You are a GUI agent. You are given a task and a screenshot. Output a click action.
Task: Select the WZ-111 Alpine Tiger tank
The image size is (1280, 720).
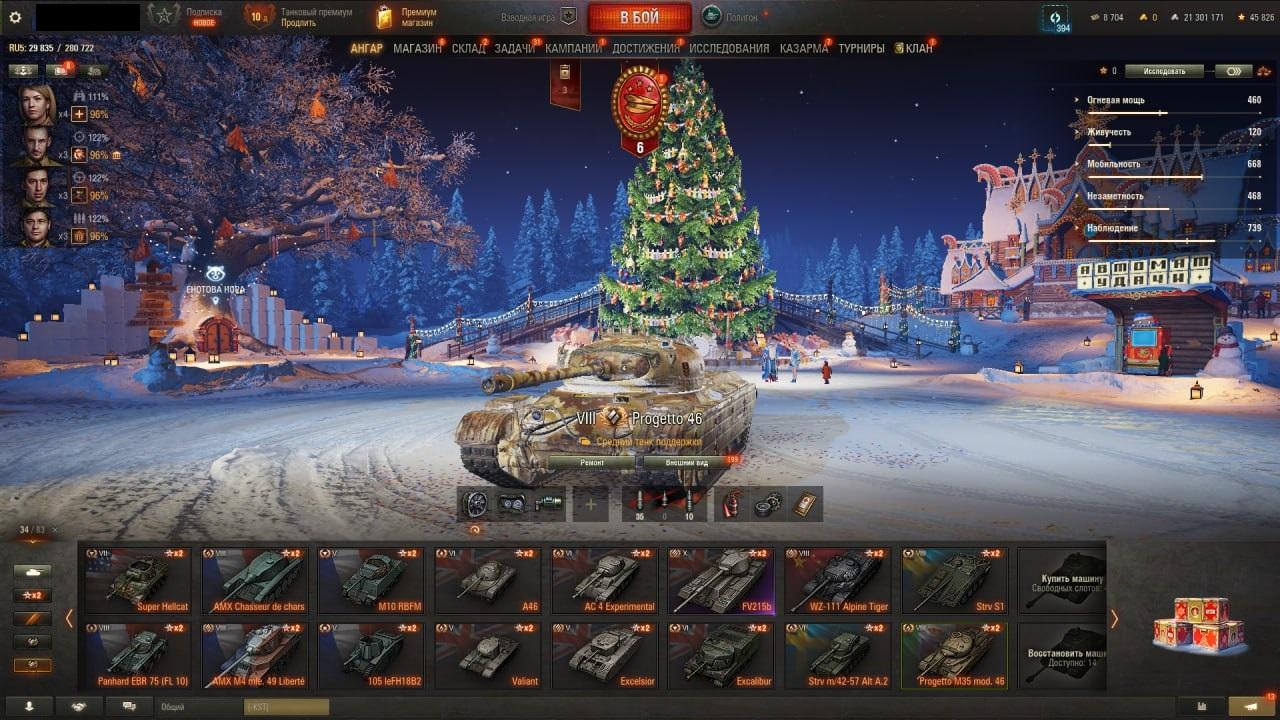coord(838,580)
